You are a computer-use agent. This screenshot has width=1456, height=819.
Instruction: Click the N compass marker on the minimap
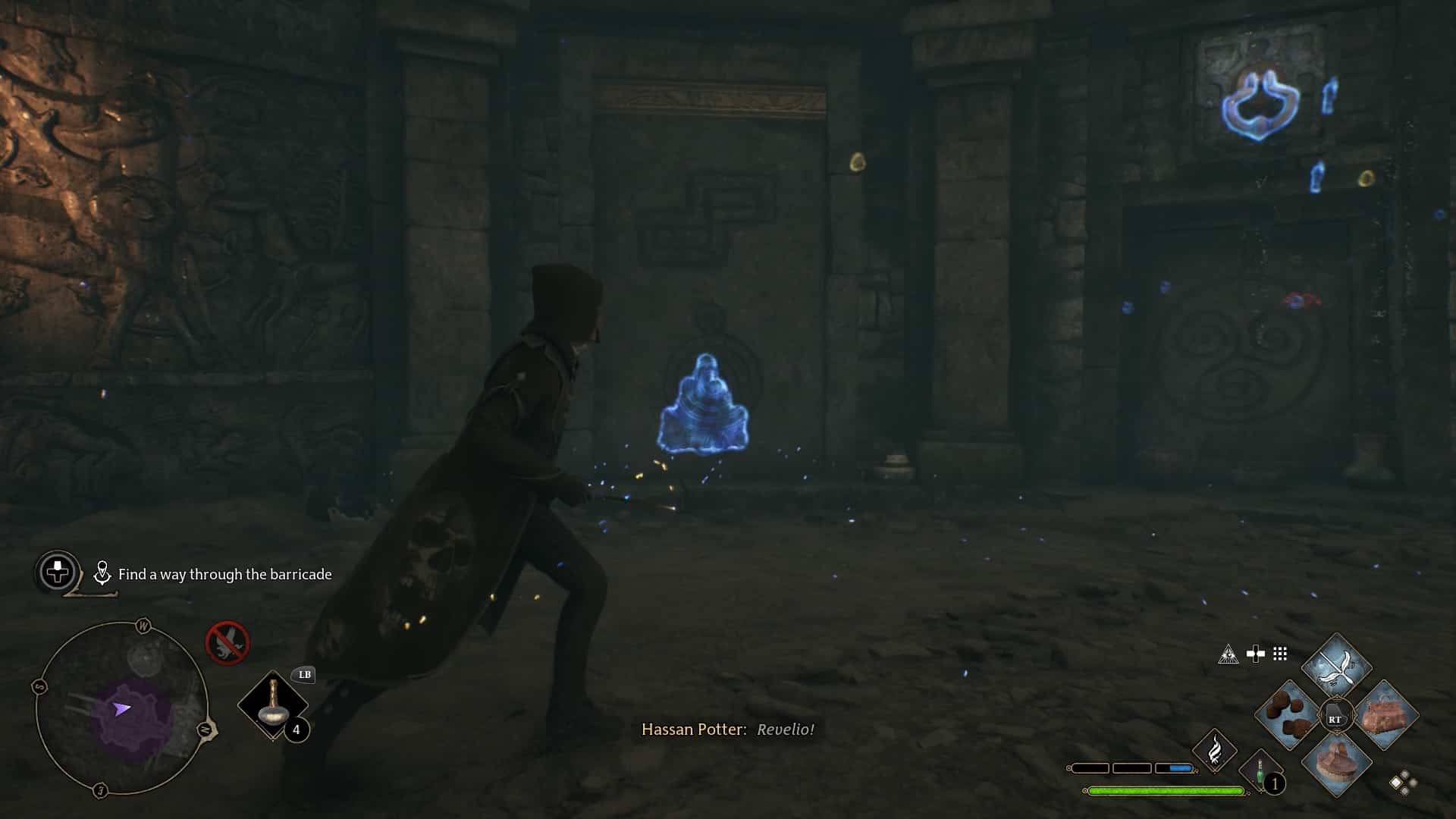(x=205, y=730)
